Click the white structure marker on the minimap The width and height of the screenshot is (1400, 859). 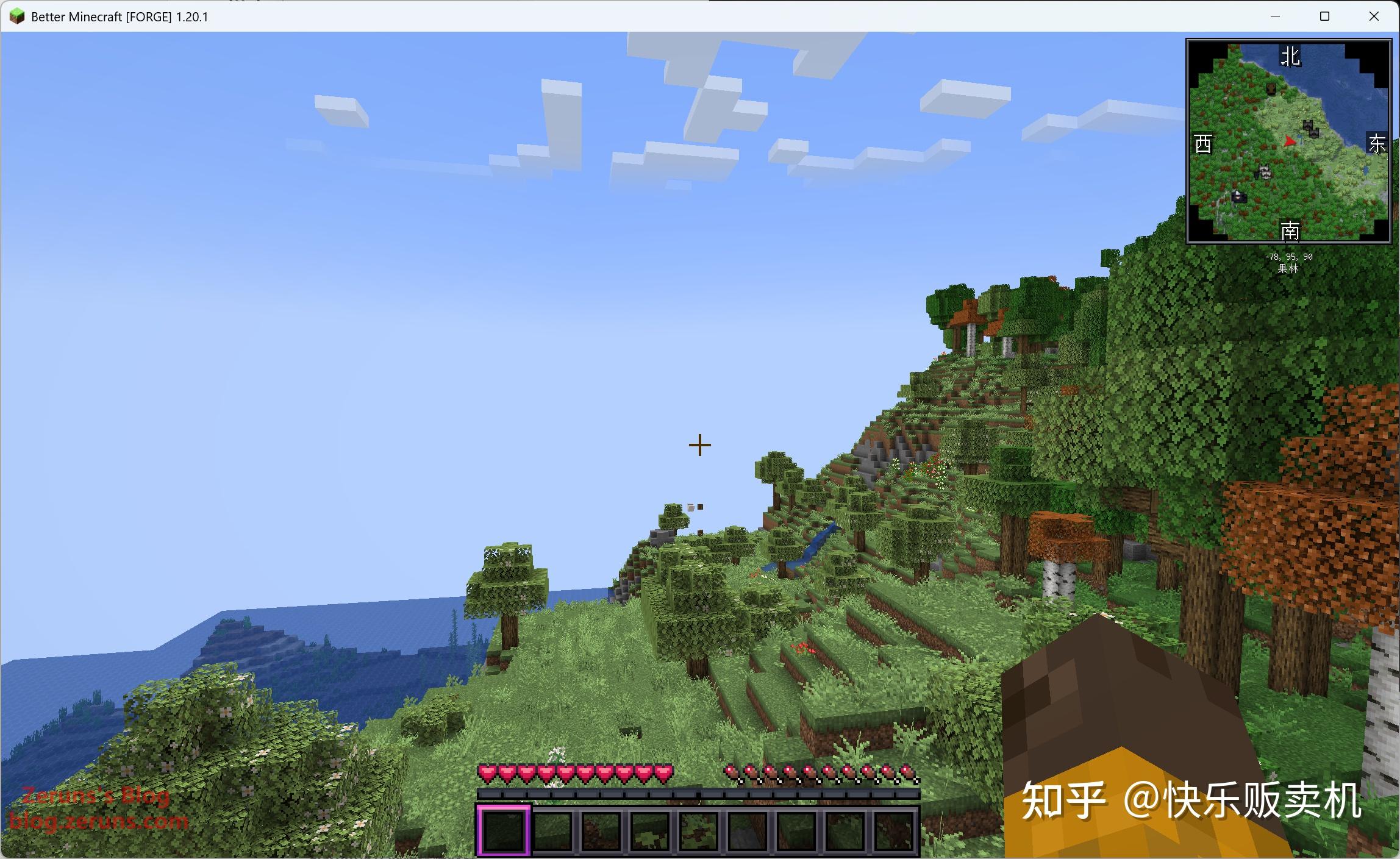pos(1264,173)
